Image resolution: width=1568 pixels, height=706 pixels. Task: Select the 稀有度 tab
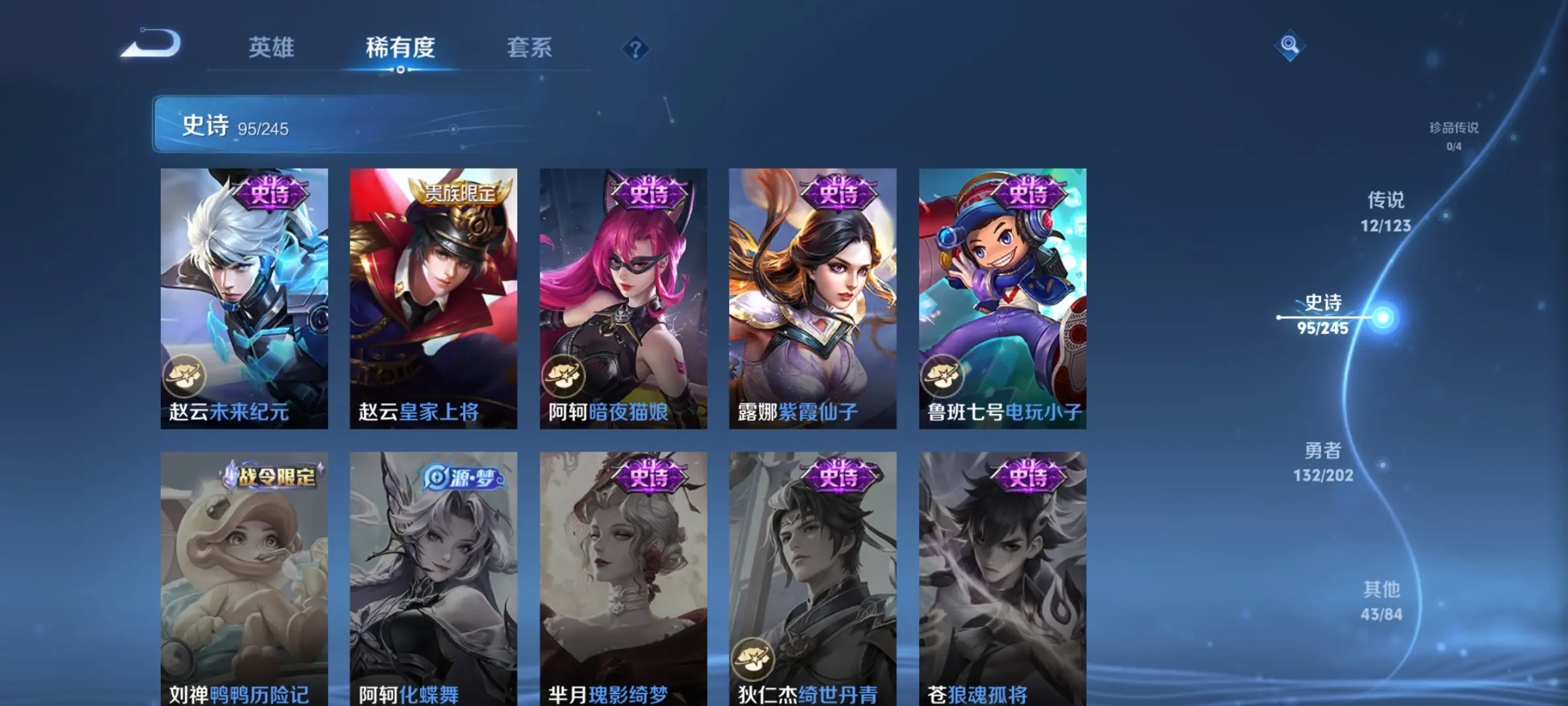[400, 48]
